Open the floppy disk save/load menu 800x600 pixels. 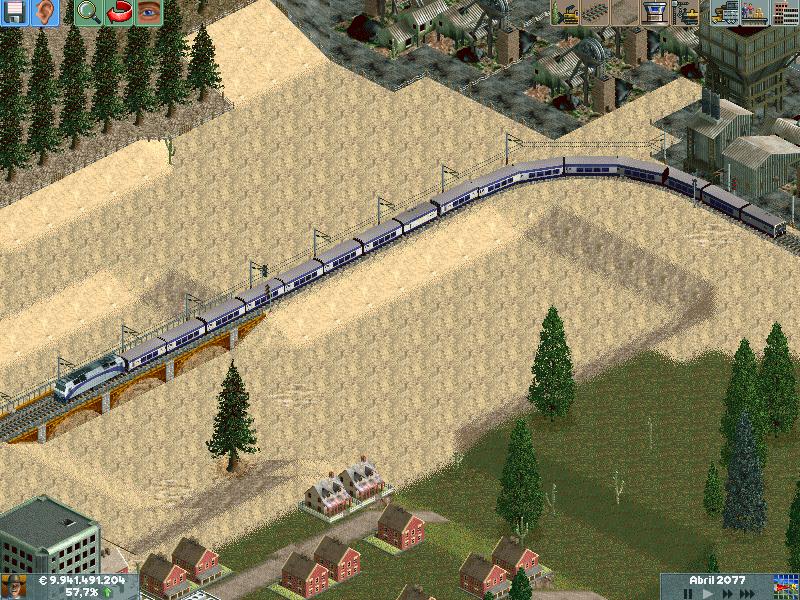coord(15,13)
